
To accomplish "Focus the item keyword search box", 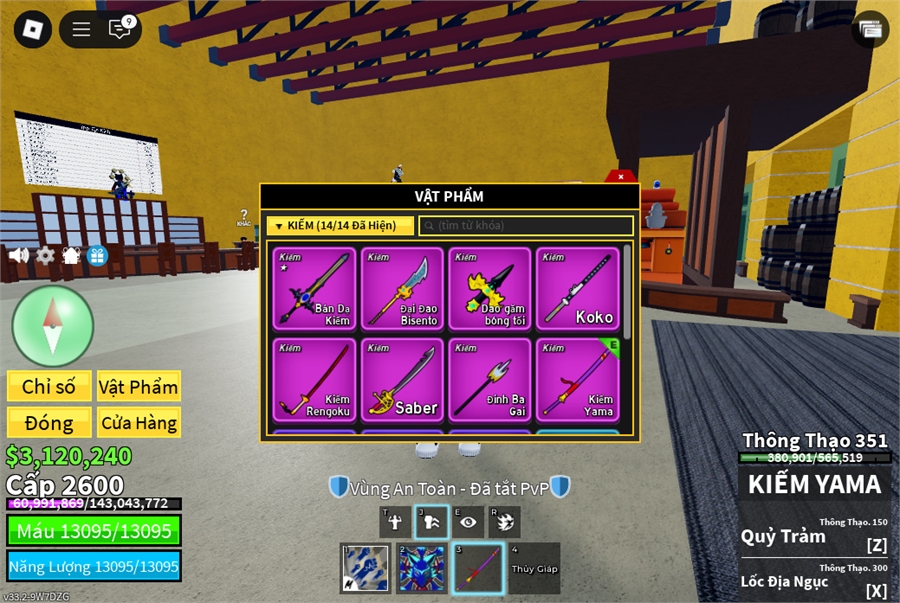I will point(526,226).
